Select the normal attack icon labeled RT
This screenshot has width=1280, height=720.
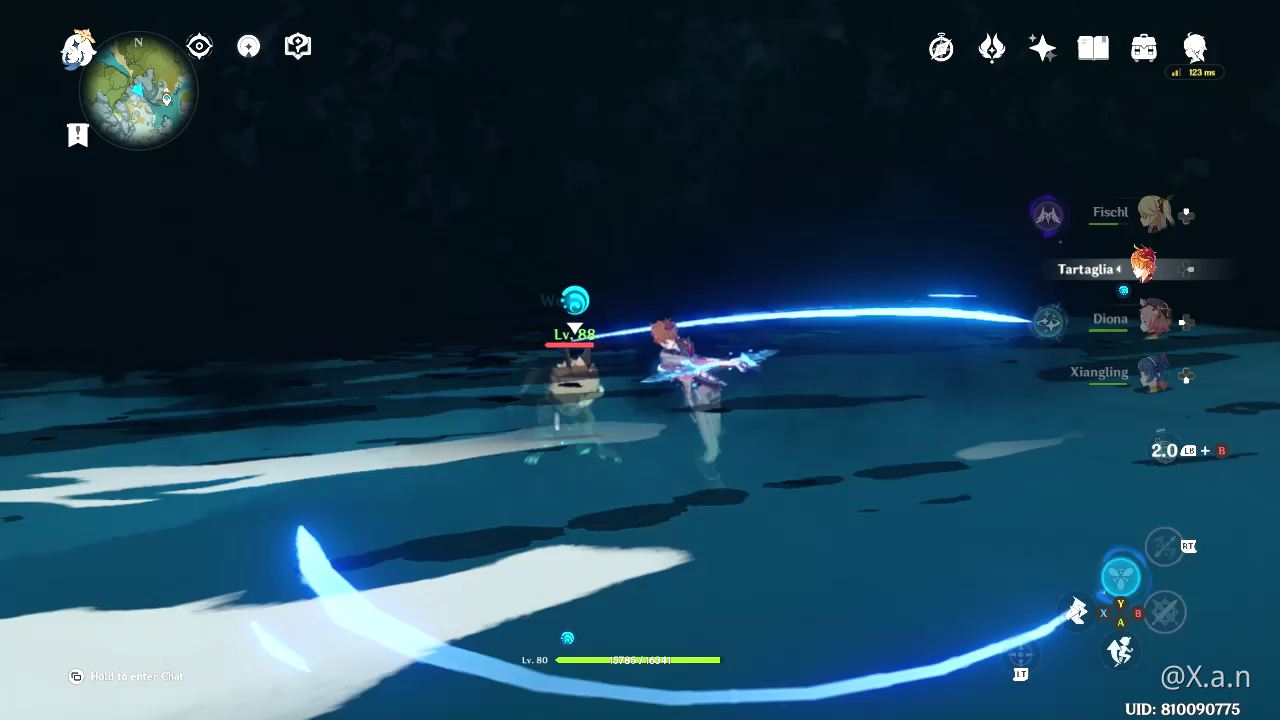coord(1165,547)
